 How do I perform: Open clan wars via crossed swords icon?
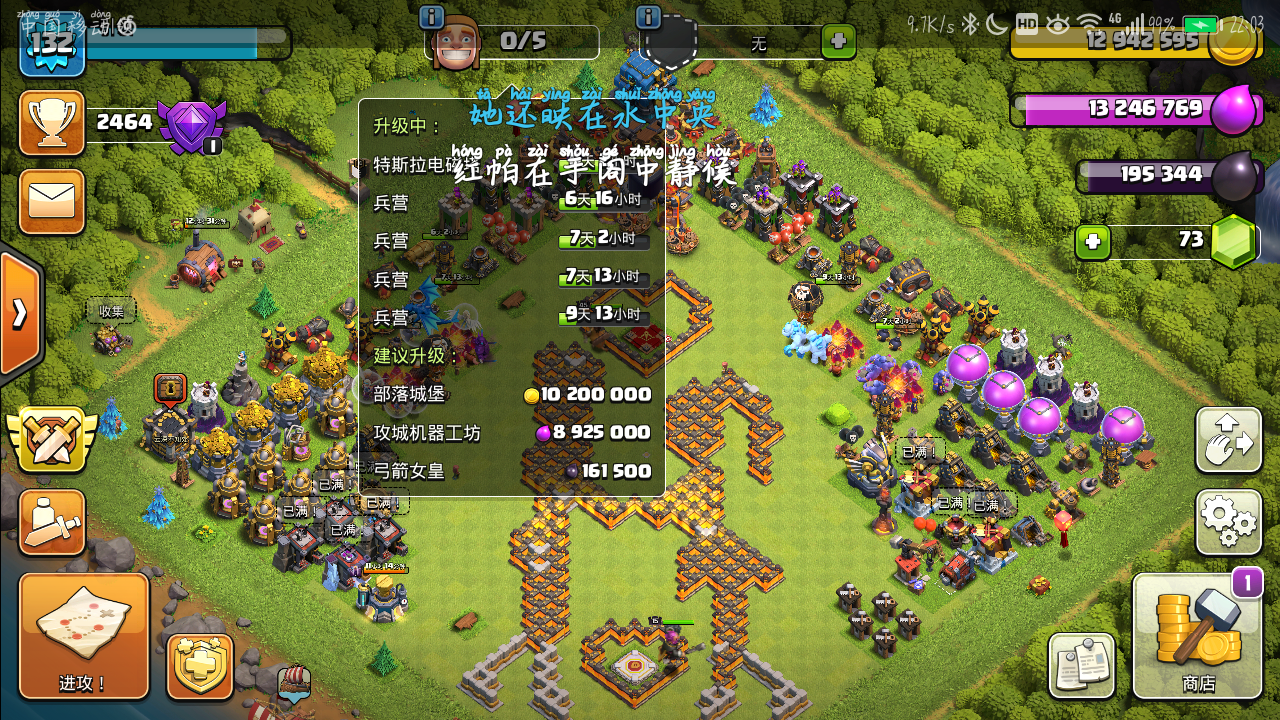click(x=51, y=438)
